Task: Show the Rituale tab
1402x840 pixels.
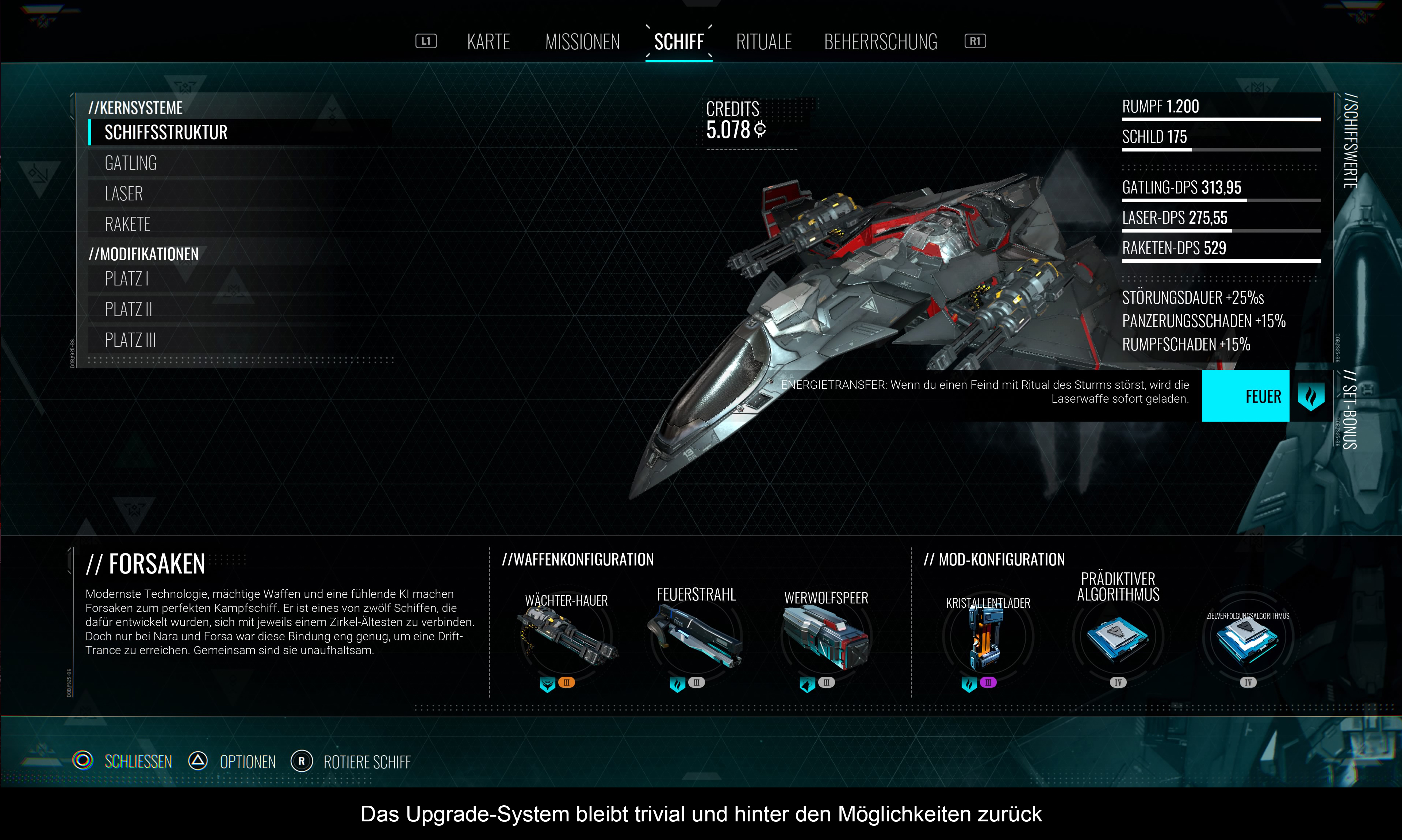Action: tap(763, 42)
